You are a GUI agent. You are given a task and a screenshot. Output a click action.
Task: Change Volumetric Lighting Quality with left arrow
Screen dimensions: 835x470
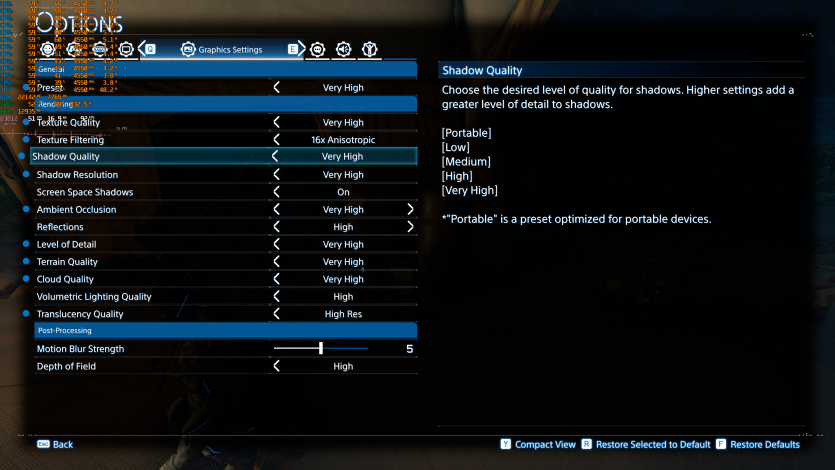coord(276,297)
